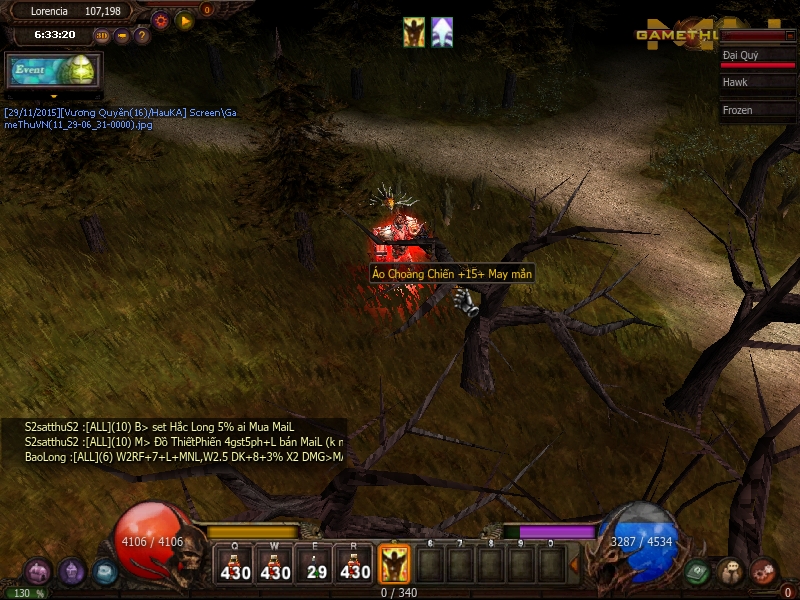This screenshot has width=800, height=600.
Task: Select party member Hawk
Action: [x=758, y=83]
